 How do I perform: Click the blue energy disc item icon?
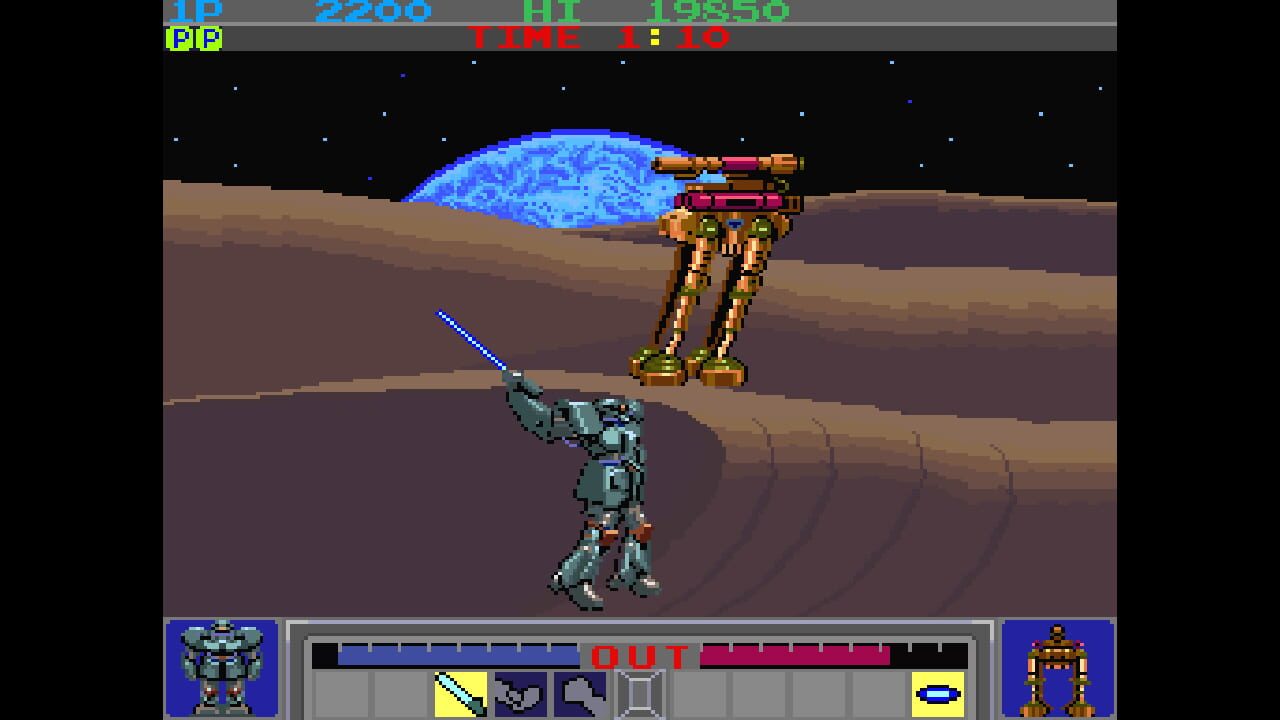point(937,692)
